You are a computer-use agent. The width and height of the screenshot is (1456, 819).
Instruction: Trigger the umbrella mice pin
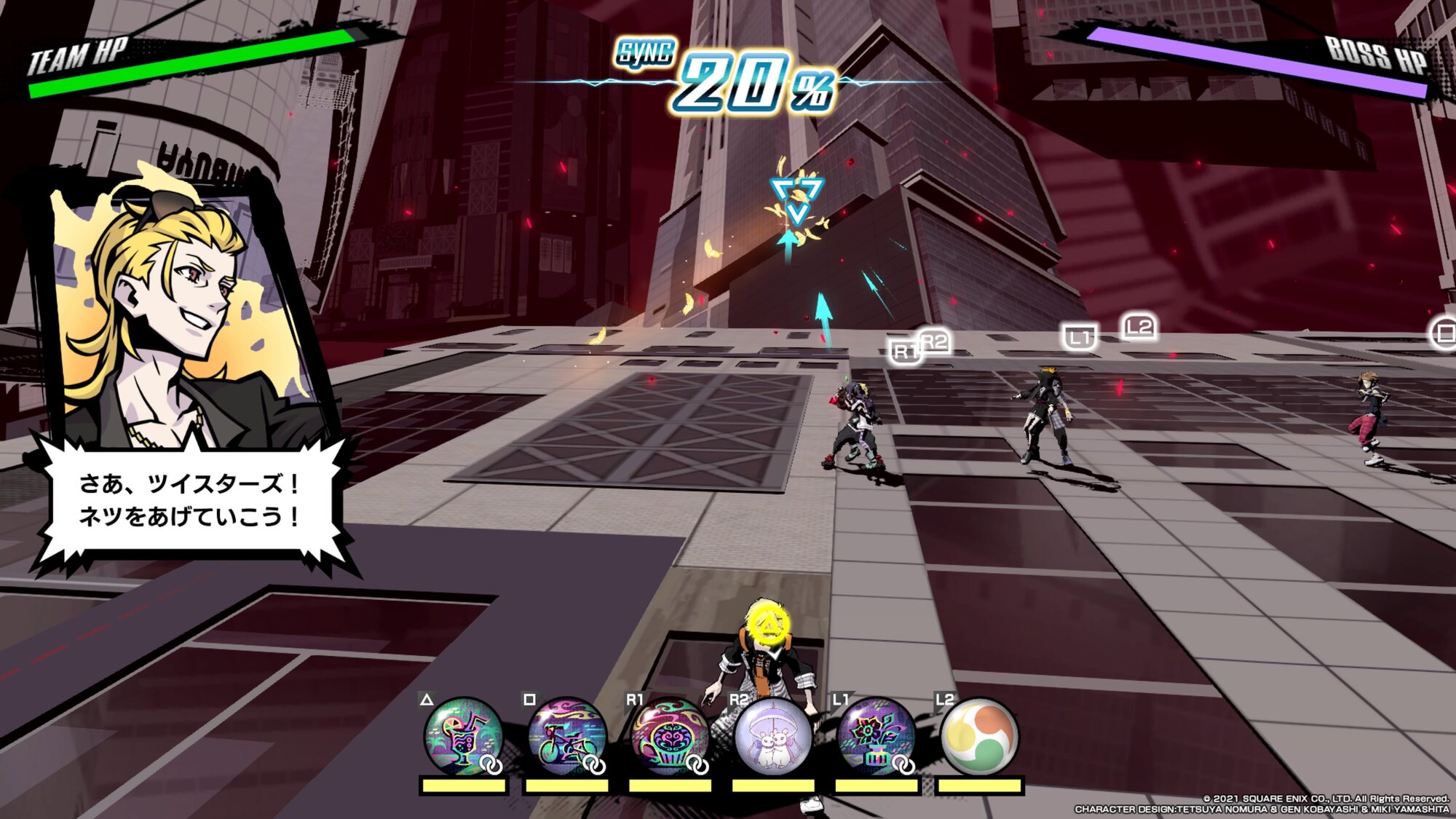click(x=772, y=736)
